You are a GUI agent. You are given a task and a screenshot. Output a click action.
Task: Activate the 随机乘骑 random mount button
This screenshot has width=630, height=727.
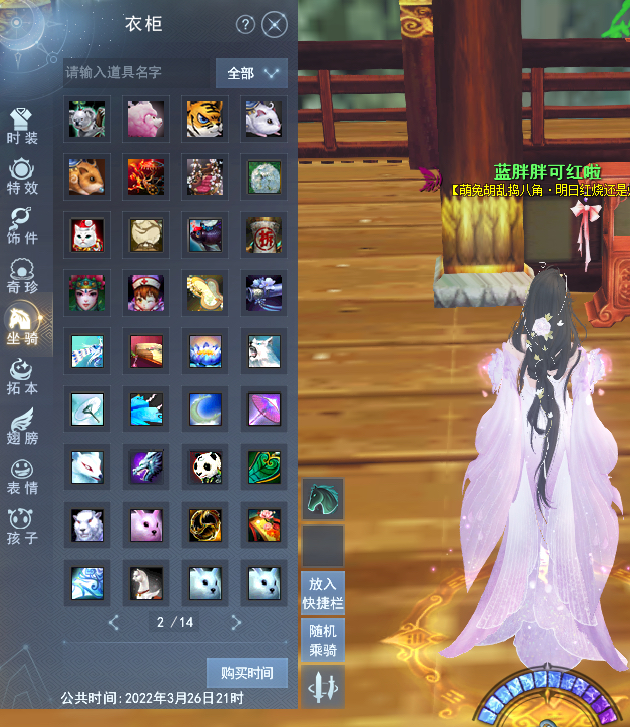[323, 640]
